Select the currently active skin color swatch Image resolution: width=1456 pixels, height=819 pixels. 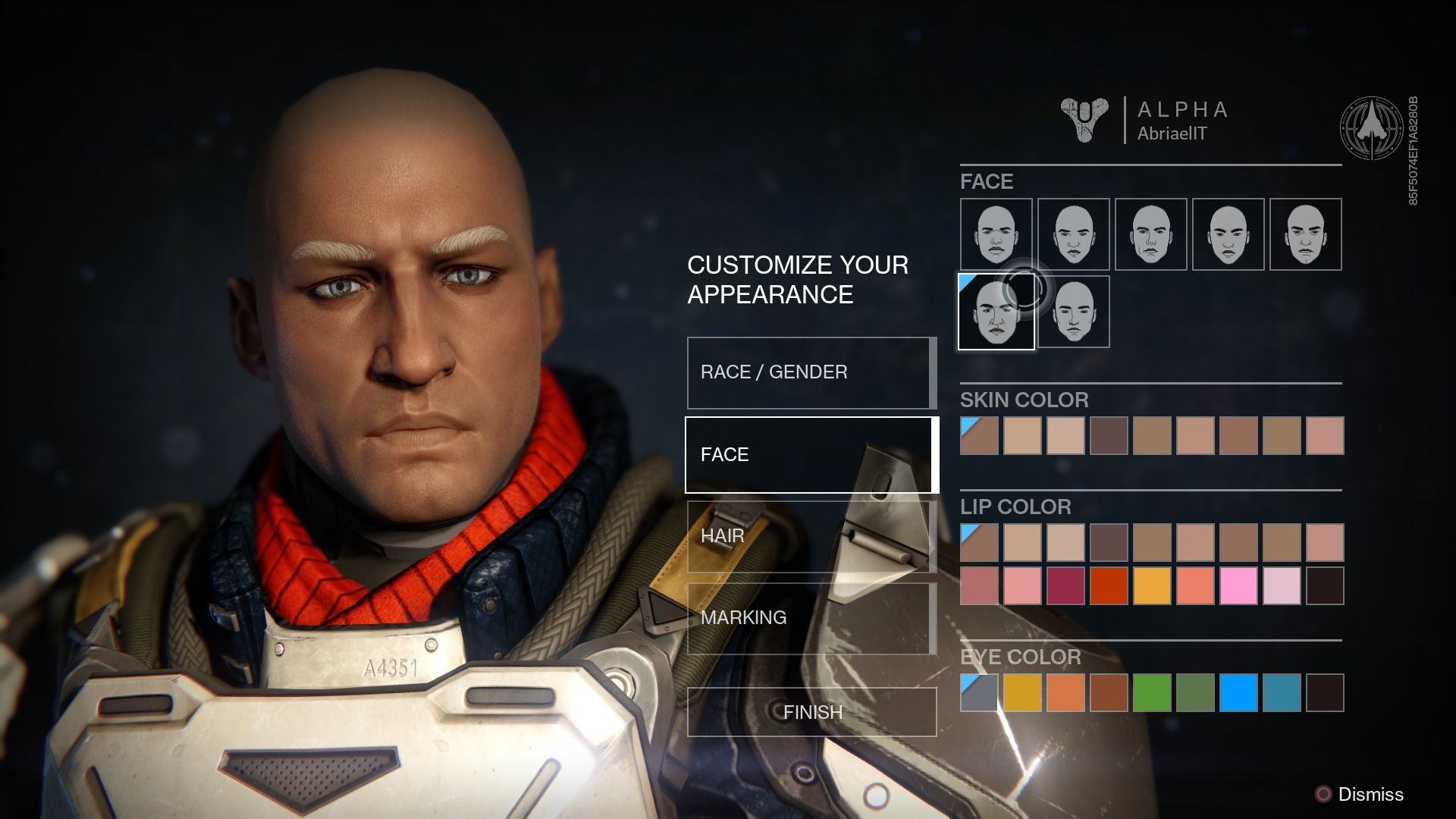point(979,436)
